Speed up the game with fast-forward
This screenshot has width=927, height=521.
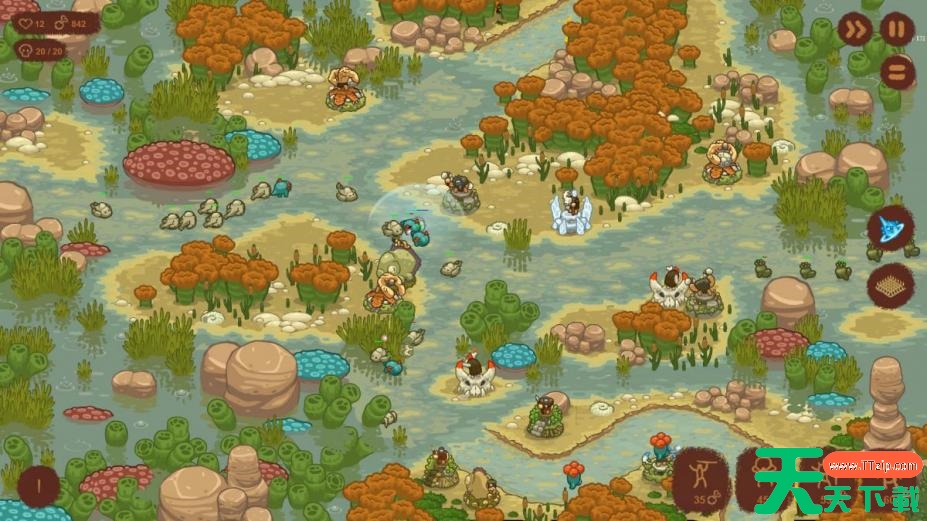pyautogui.click(x=854, y=29)
